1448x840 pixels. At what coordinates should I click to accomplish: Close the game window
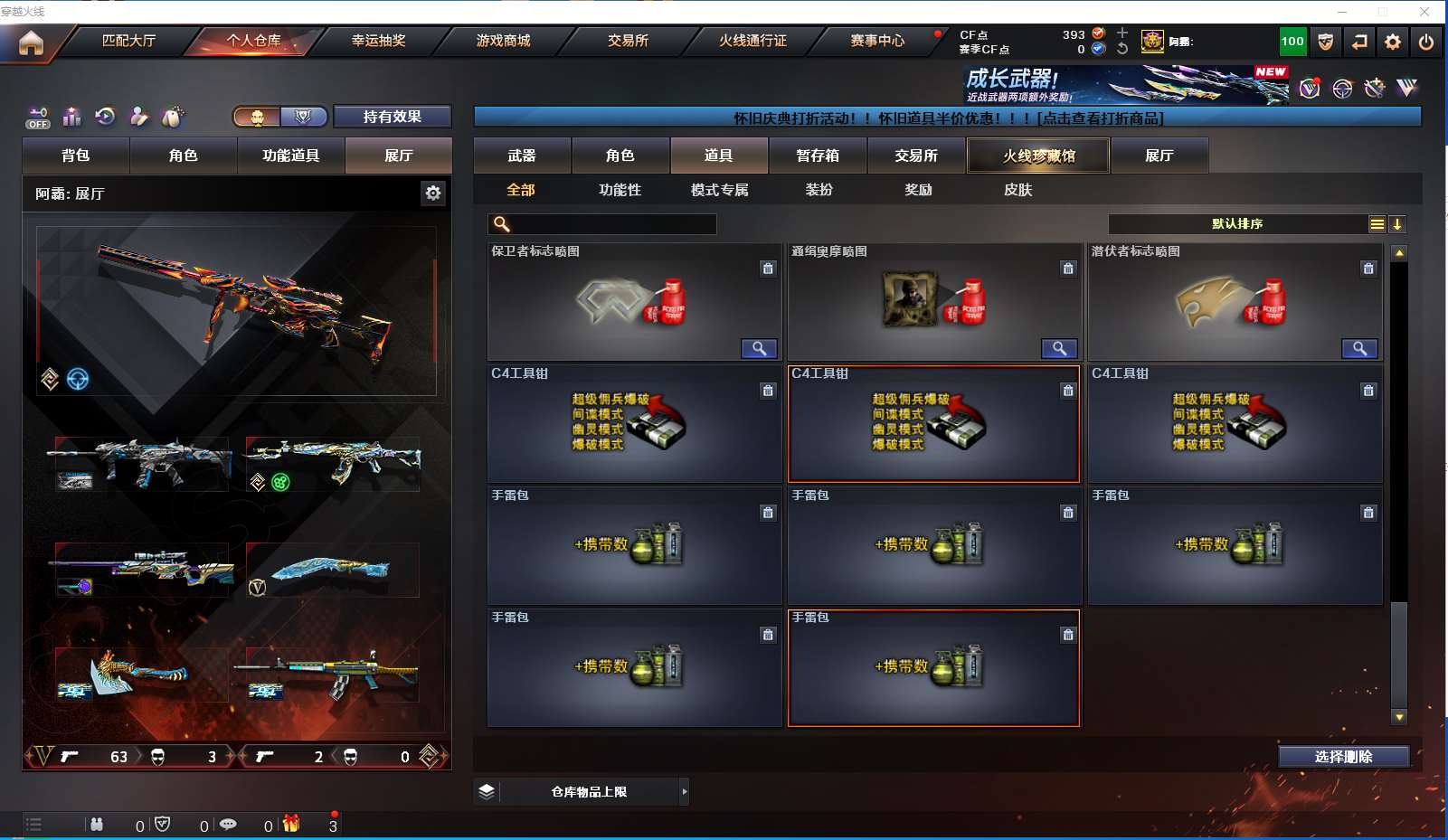point(1424,12)
